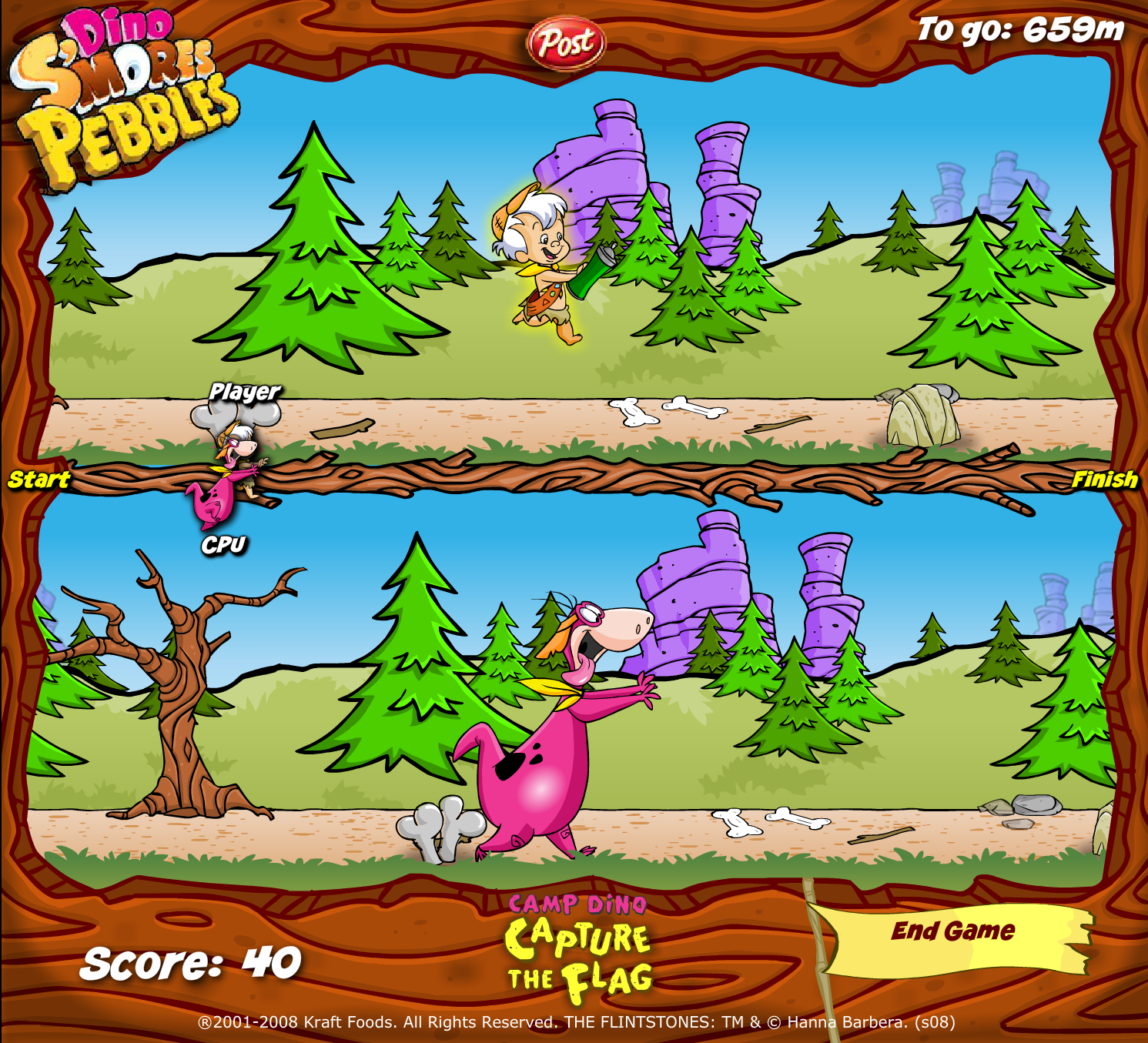This screenshot has width=1148, height=1043.
Task: Click the Finish label on the progress track
Action: tap(1106, 479)
